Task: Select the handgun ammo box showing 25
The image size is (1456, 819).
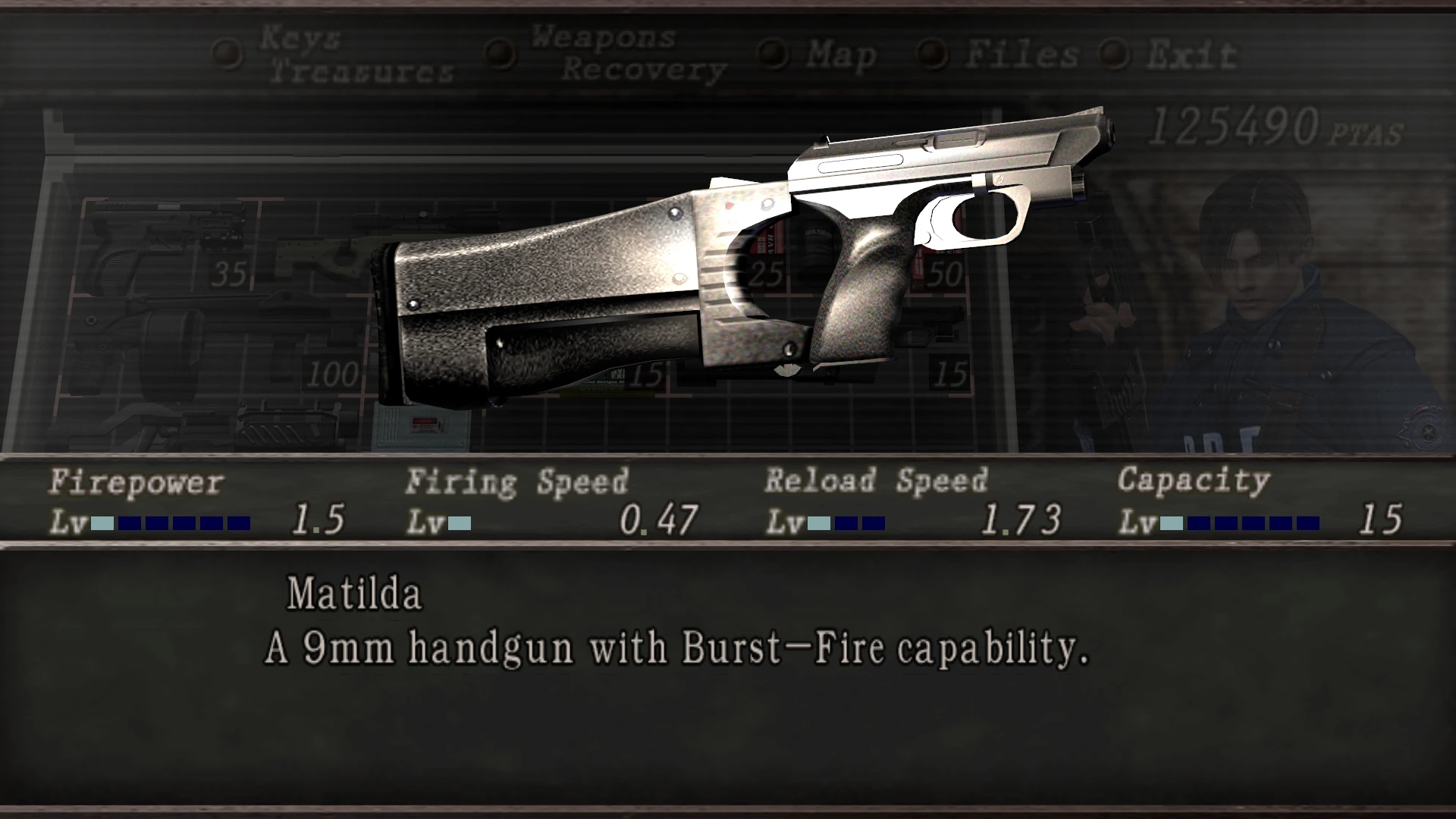Action: pos(766,273)
